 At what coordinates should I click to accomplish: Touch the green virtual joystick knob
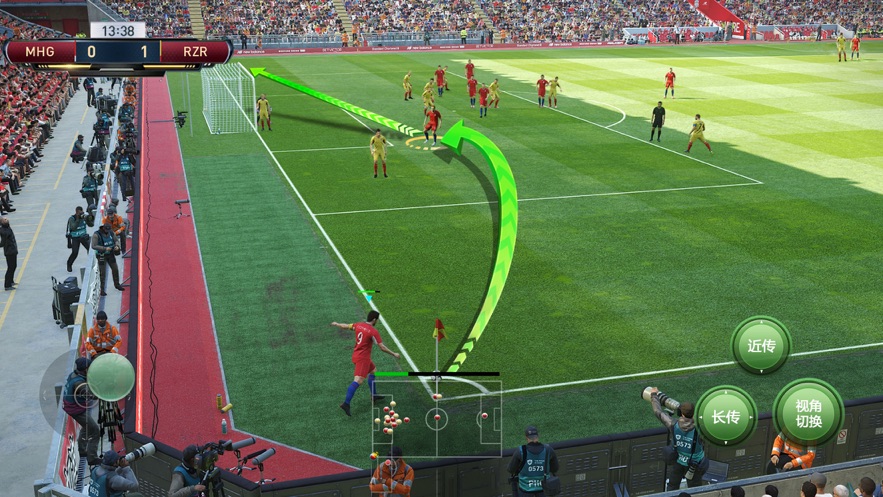click(110, 377)
